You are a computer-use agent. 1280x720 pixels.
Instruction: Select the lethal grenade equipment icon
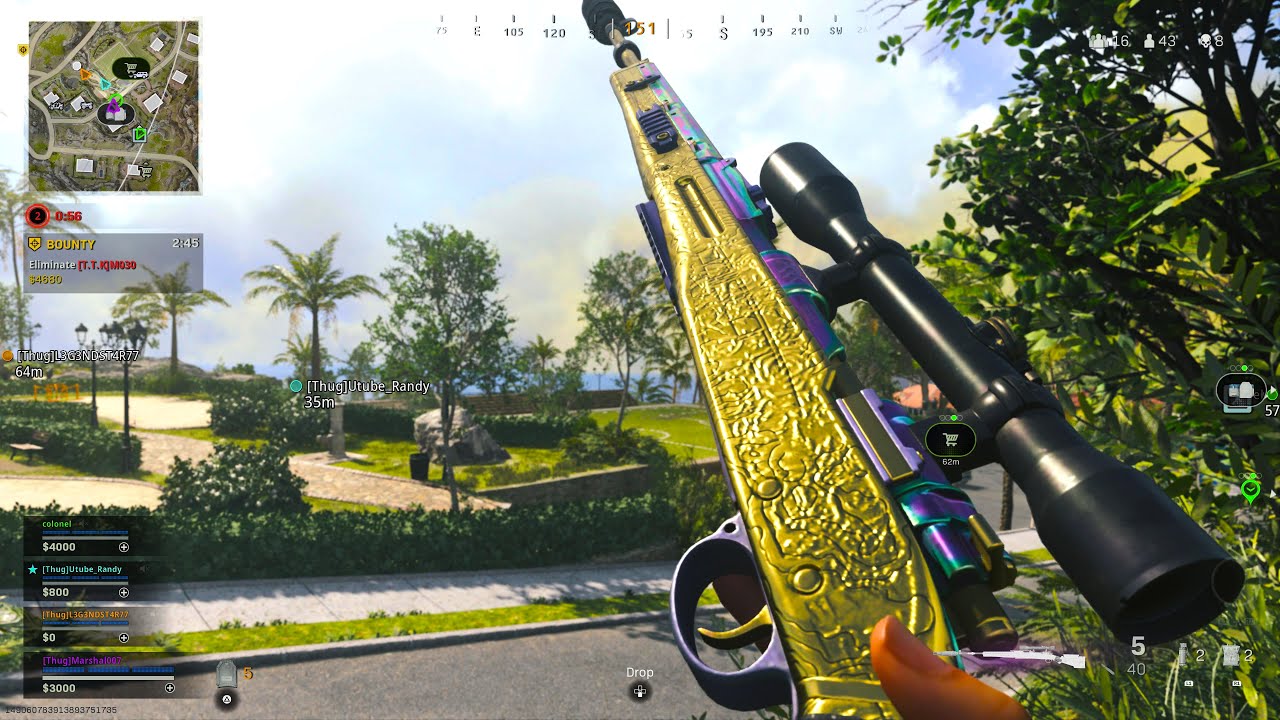pyautogui.click(x=1183, y=657)
